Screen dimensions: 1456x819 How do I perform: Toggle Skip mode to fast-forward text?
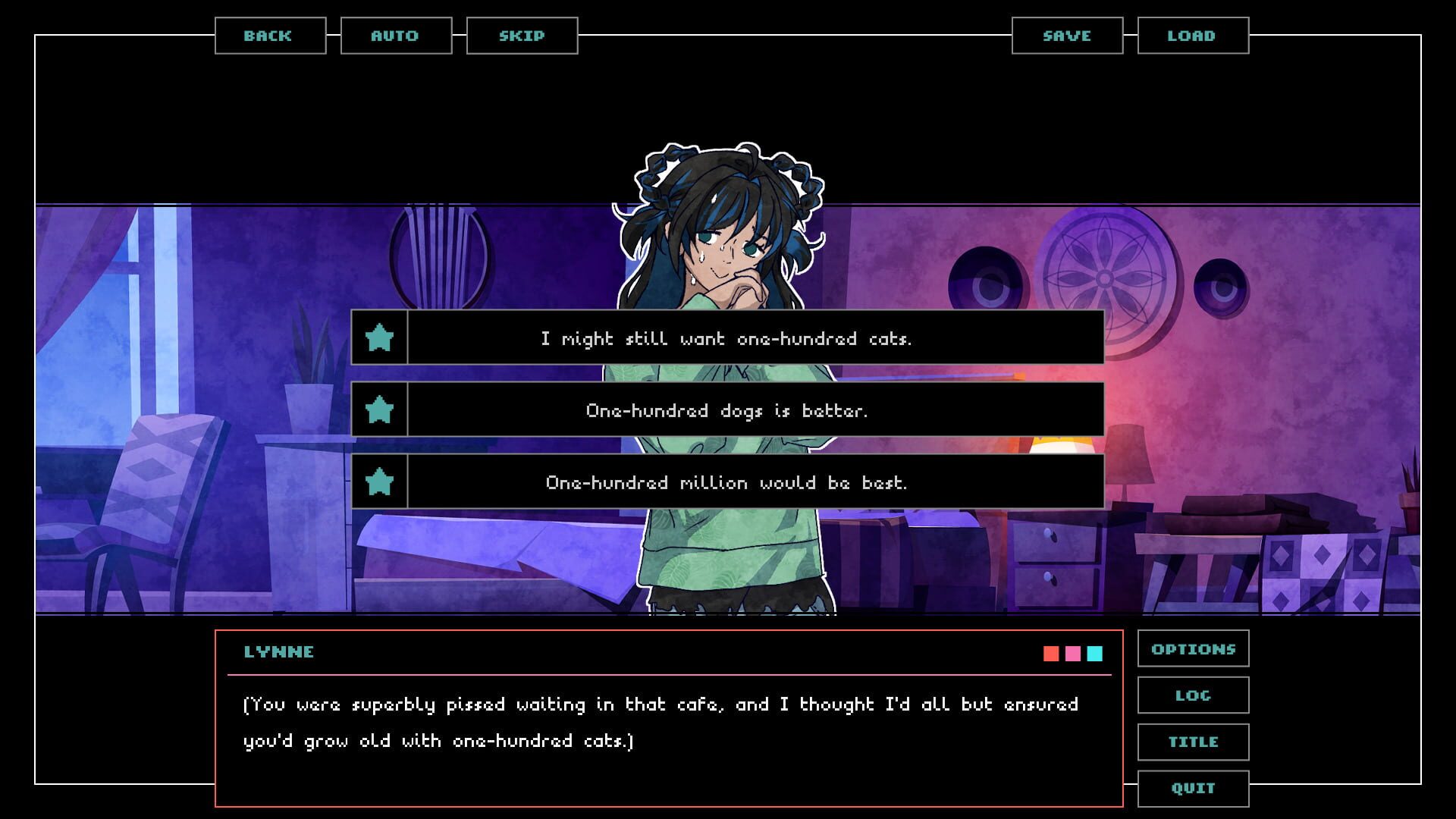click(522, 35)
